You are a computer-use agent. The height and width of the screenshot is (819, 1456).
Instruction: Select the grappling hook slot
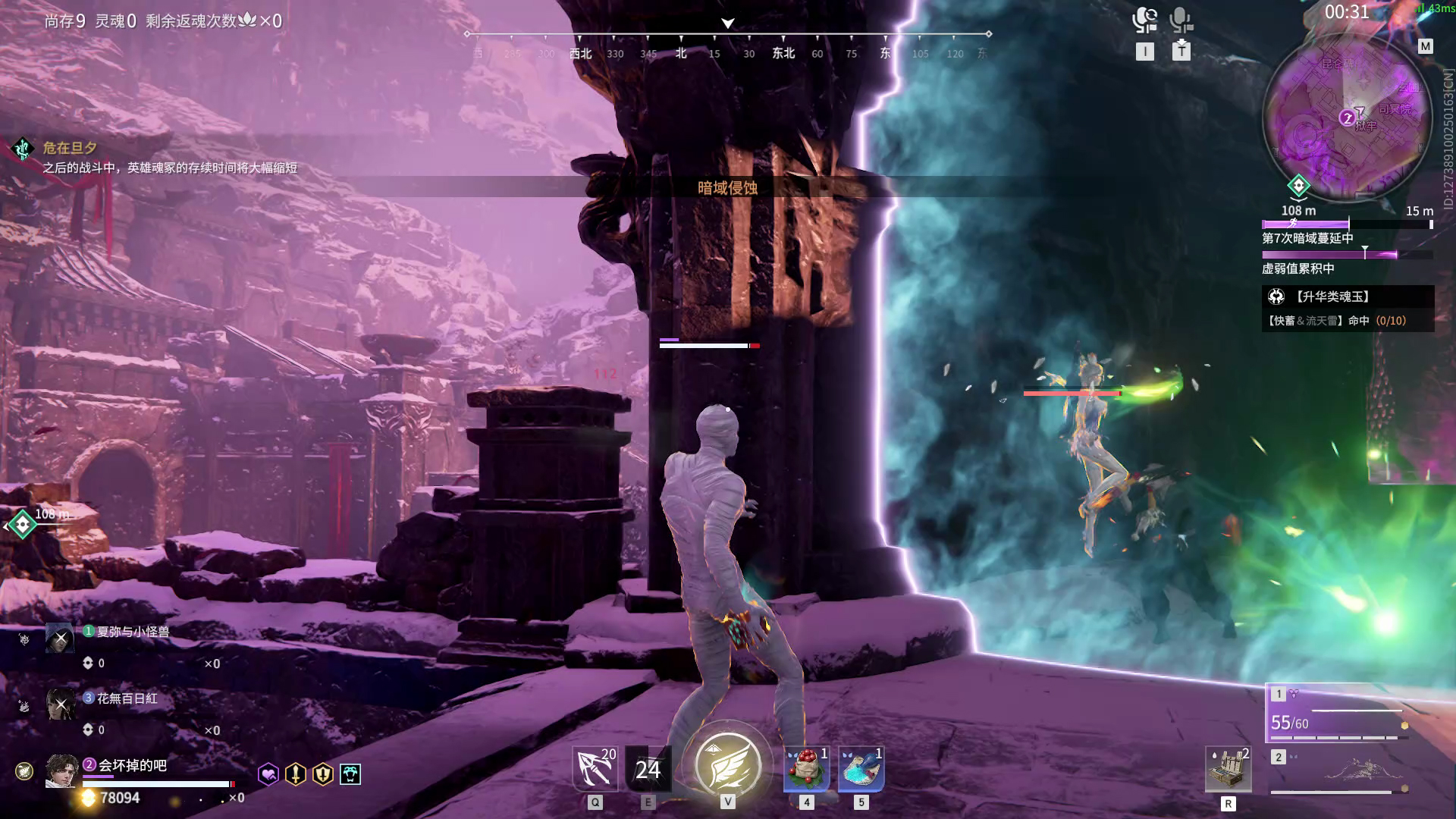(595, 768)
